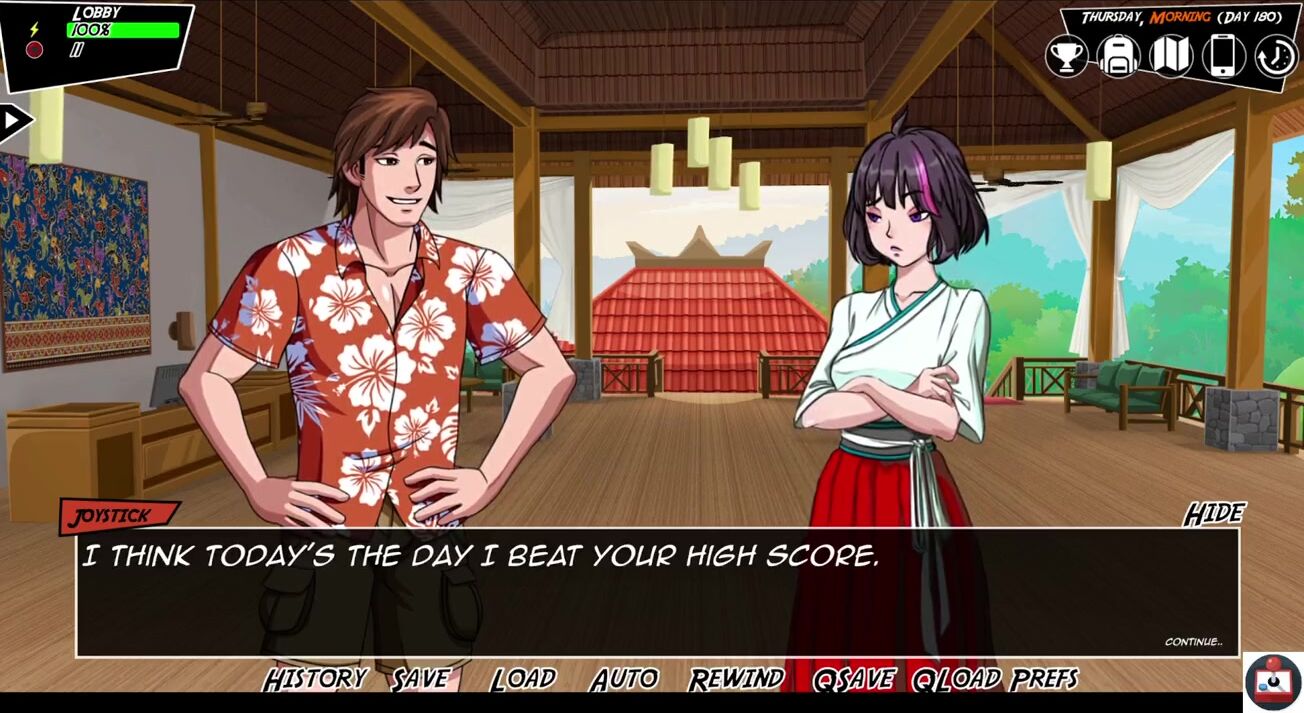Open the folded map icon
The image size is (1304, 713).
(1171, 56)
